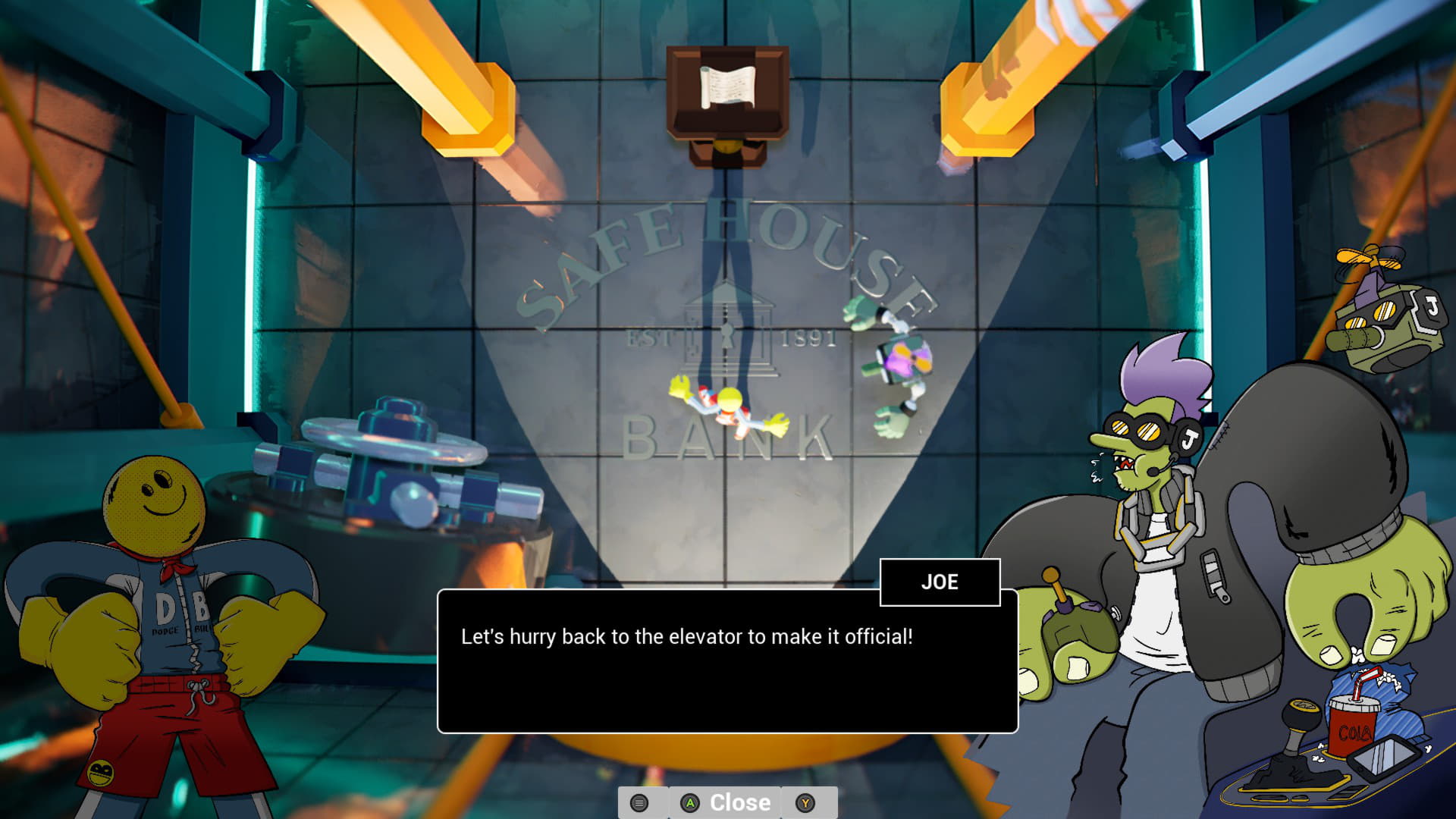Close the dialogue with the Close button
Screen dimensions: 1456x819
726,802
